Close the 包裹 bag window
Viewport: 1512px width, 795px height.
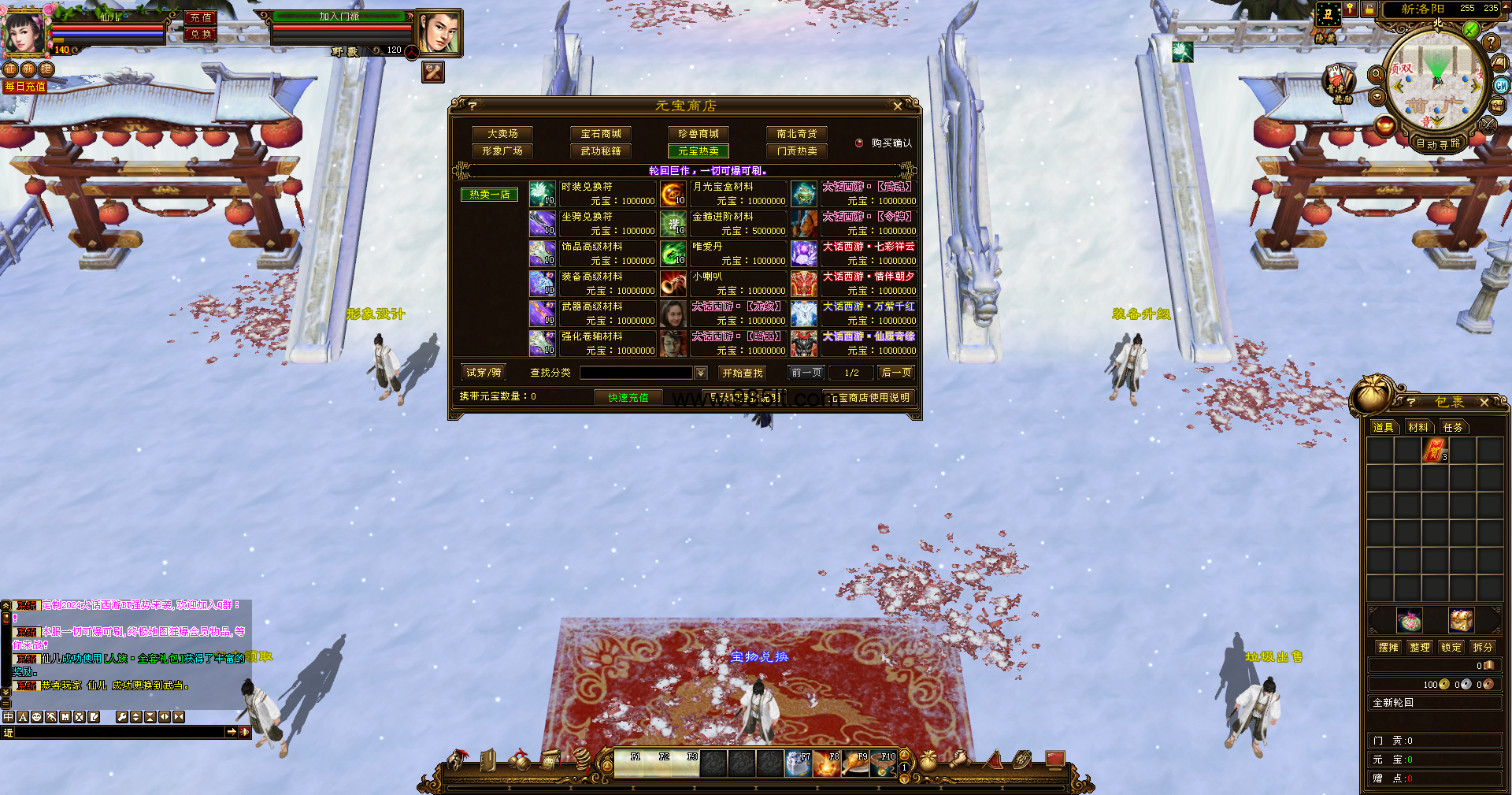pos(1484,403)
